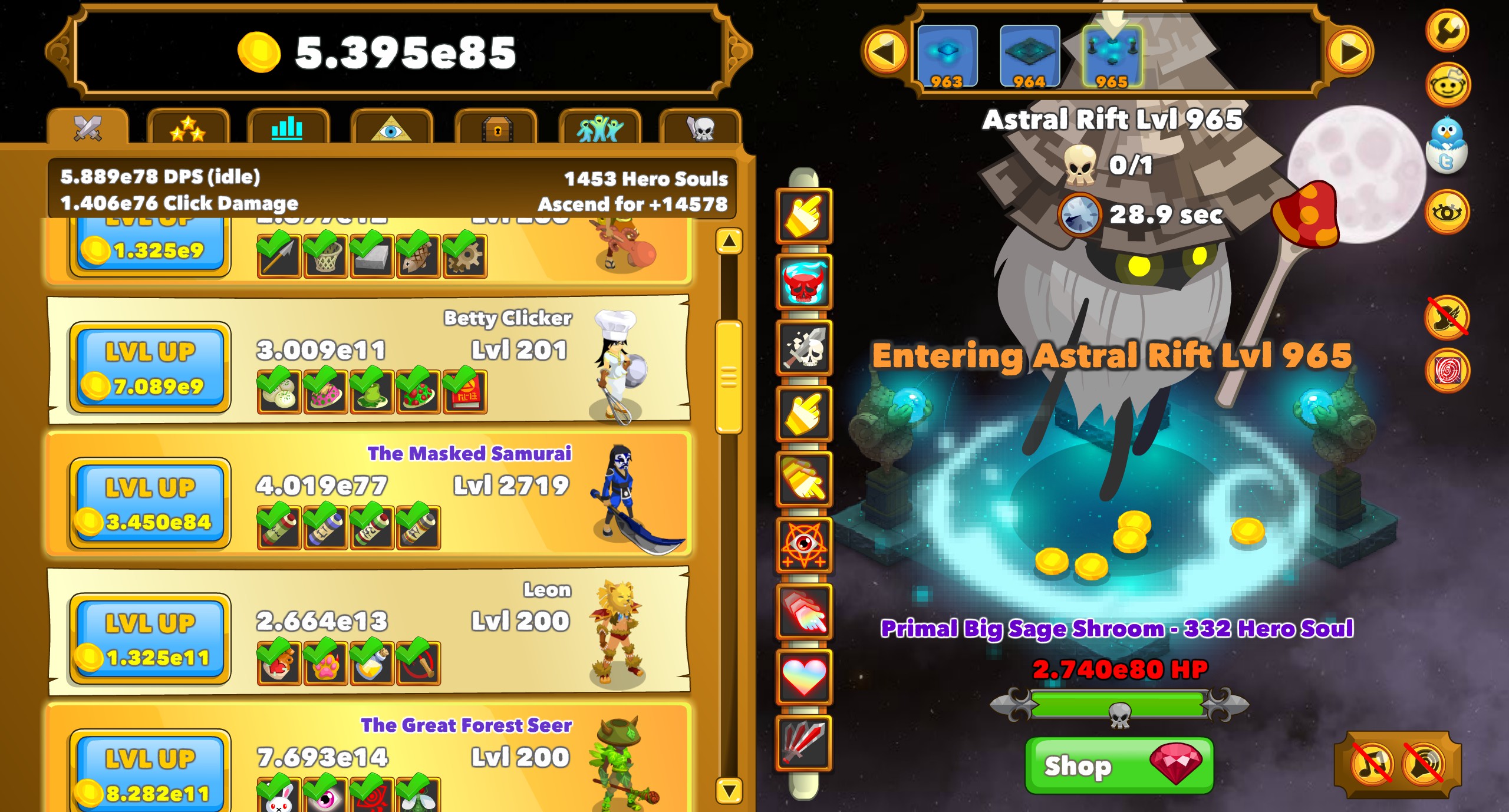The width and height of the screenshot is (1509, 812).
Task: Activate the red demon skull skill
Action: click(804, 282)
